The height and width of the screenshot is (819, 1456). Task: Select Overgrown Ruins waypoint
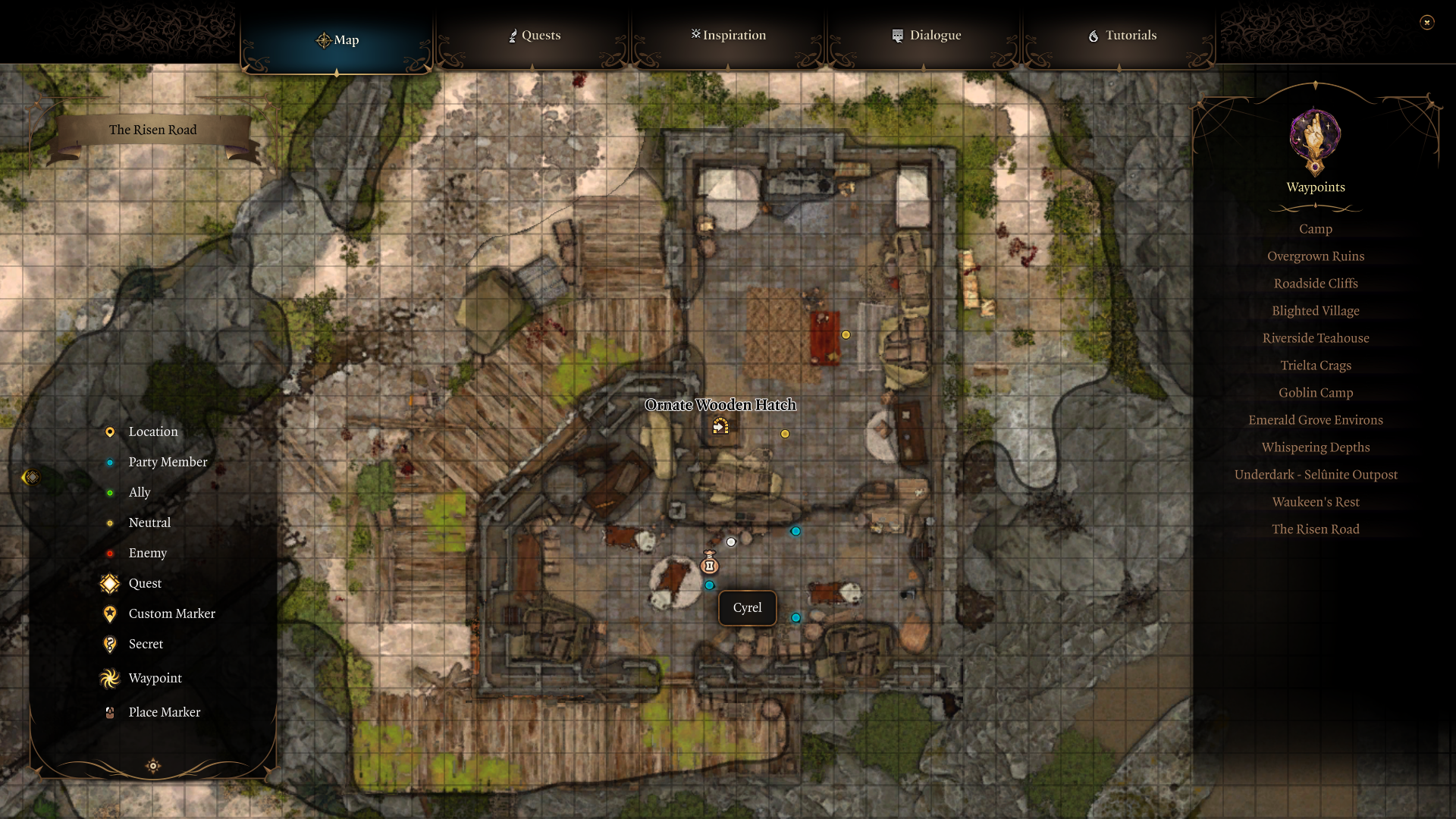pyautogui.click(x=1315, y=256)
